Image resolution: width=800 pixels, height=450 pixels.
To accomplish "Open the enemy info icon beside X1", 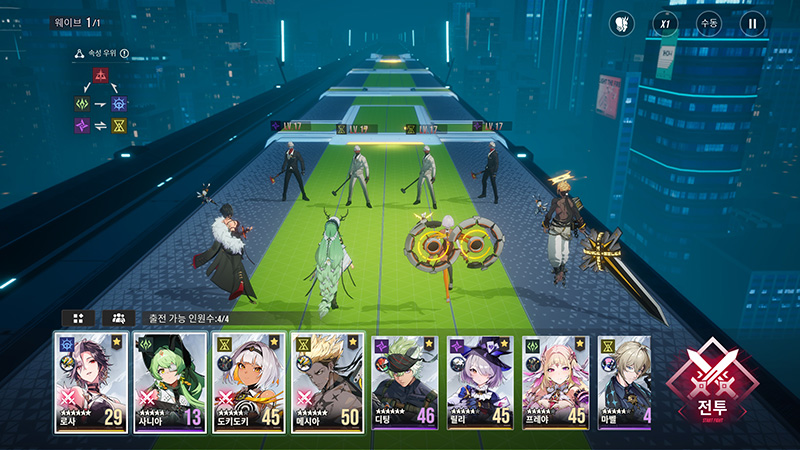I will click(620, 23).
